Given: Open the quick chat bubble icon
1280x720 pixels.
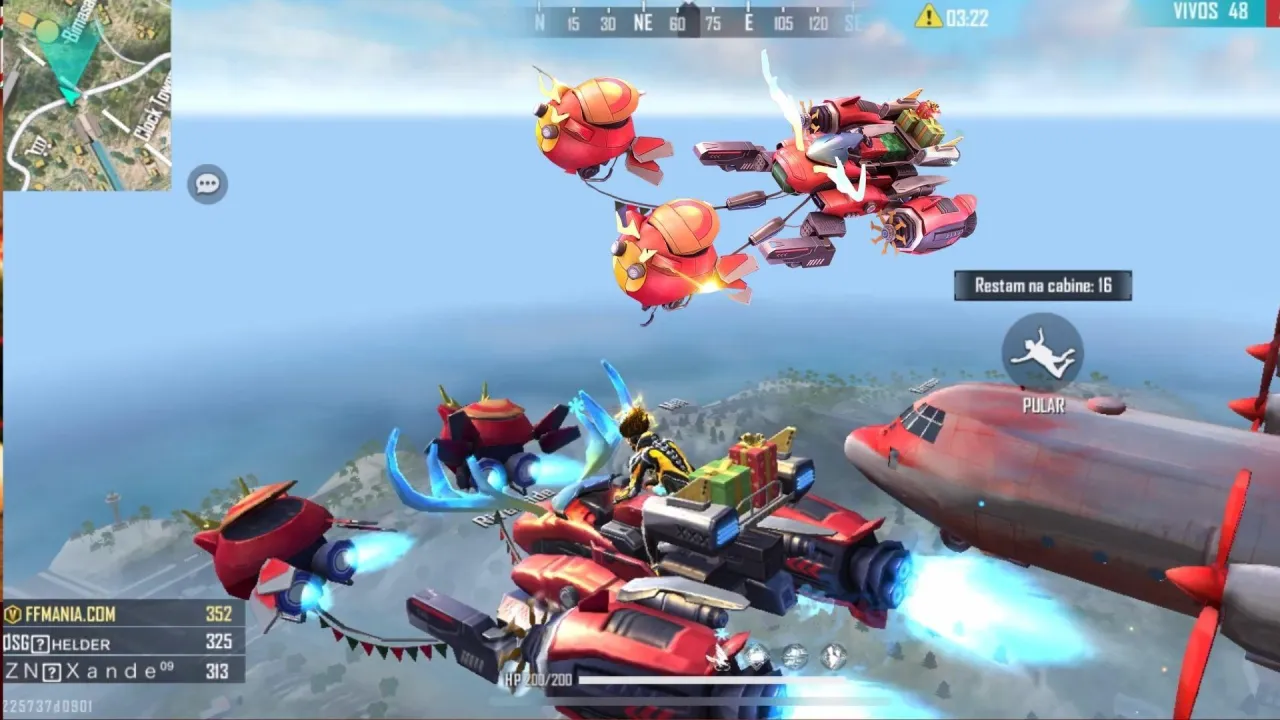Looking at the screenshot, I should [208, 183].
